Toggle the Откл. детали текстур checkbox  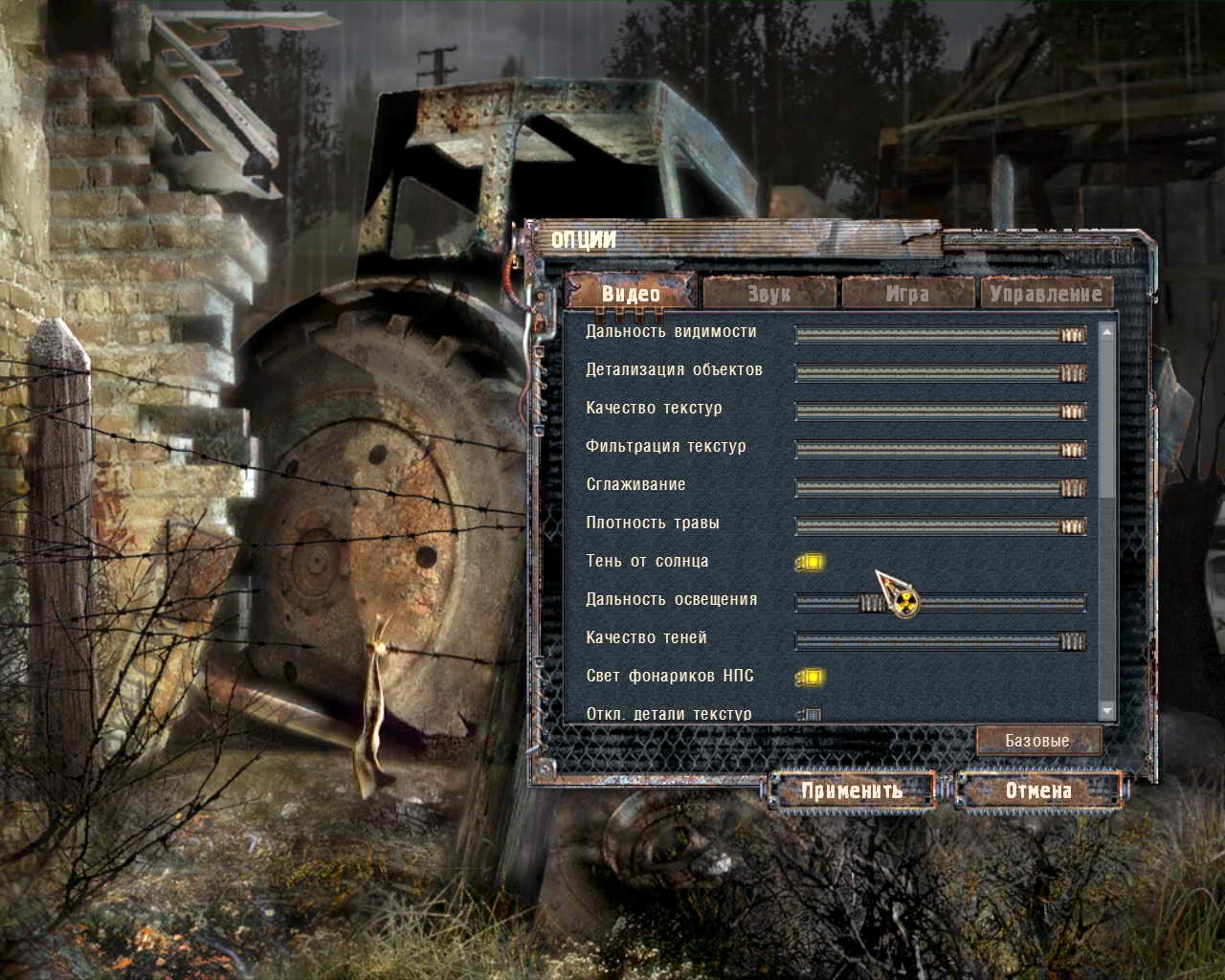pyautogui.click(x=811, y=714)
